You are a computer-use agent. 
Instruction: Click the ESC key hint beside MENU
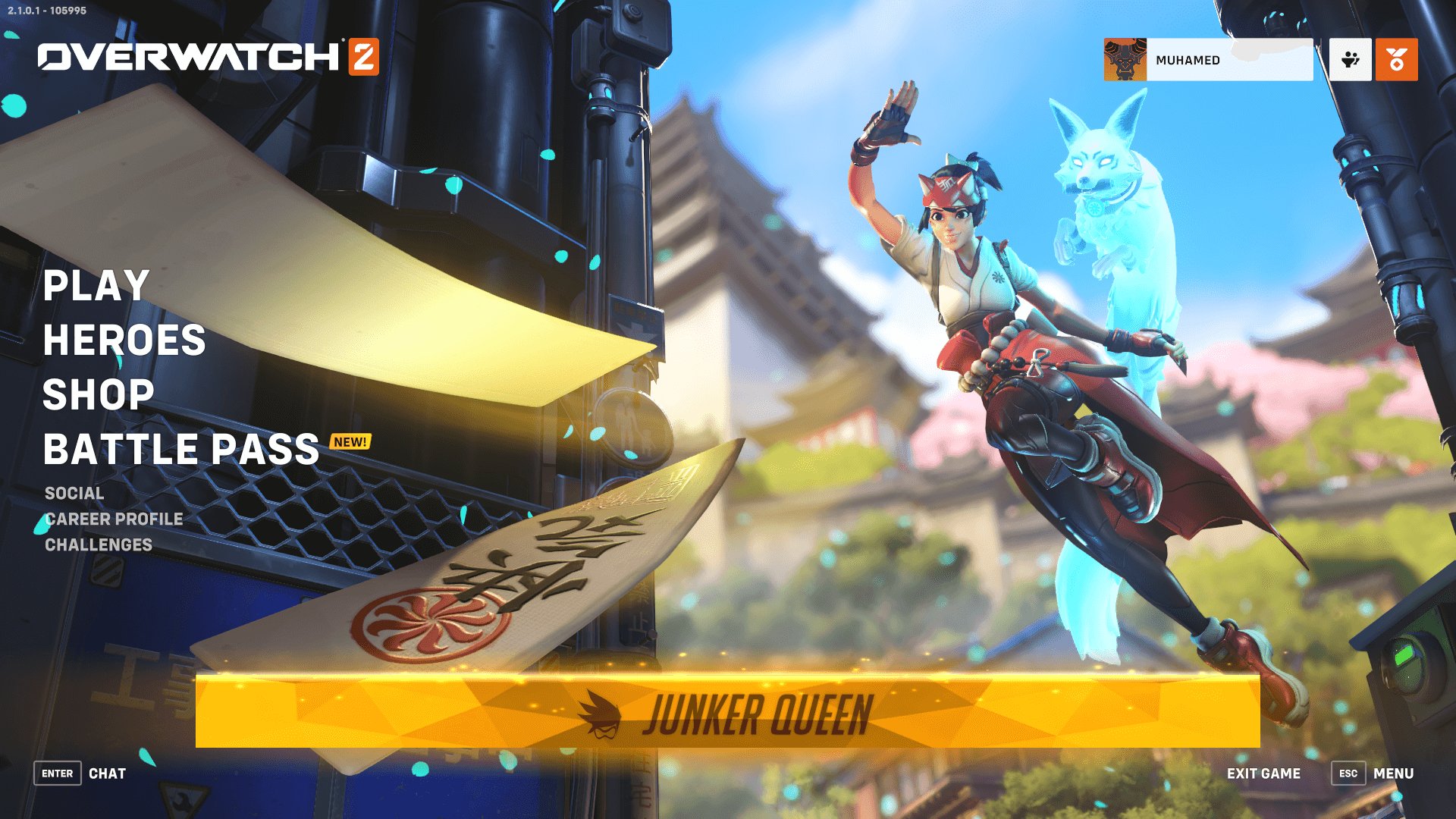tap(1348, 773)
